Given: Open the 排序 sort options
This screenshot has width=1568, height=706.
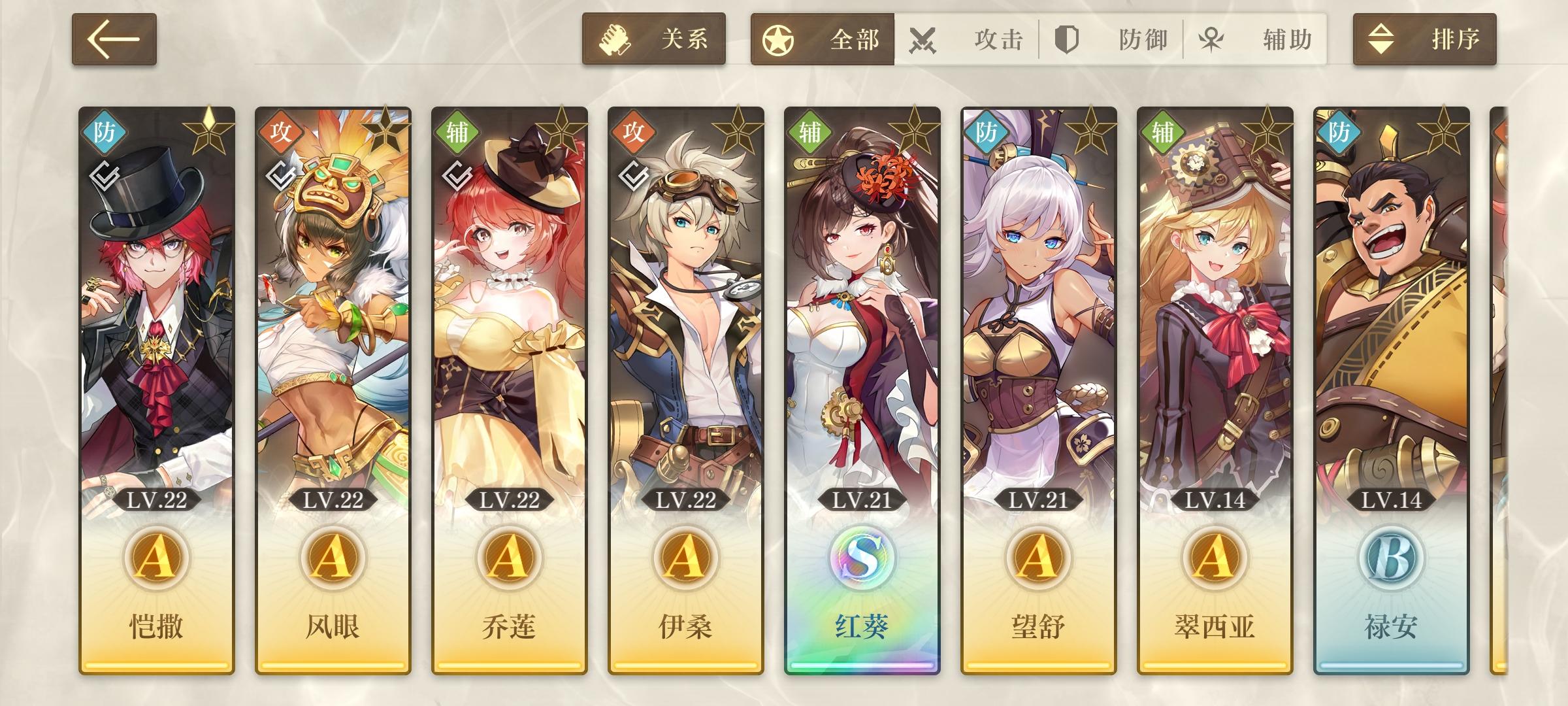Looking at the screenshot, I should (1424, 40).
